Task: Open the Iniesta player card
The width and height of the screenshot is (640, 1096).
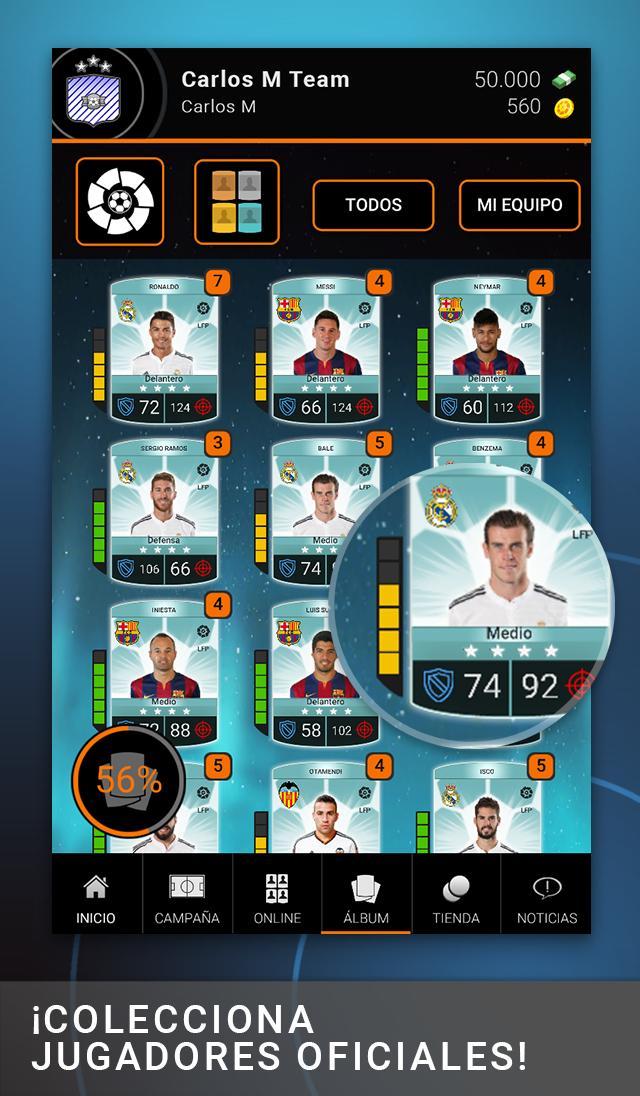Action: coord(163,672)
